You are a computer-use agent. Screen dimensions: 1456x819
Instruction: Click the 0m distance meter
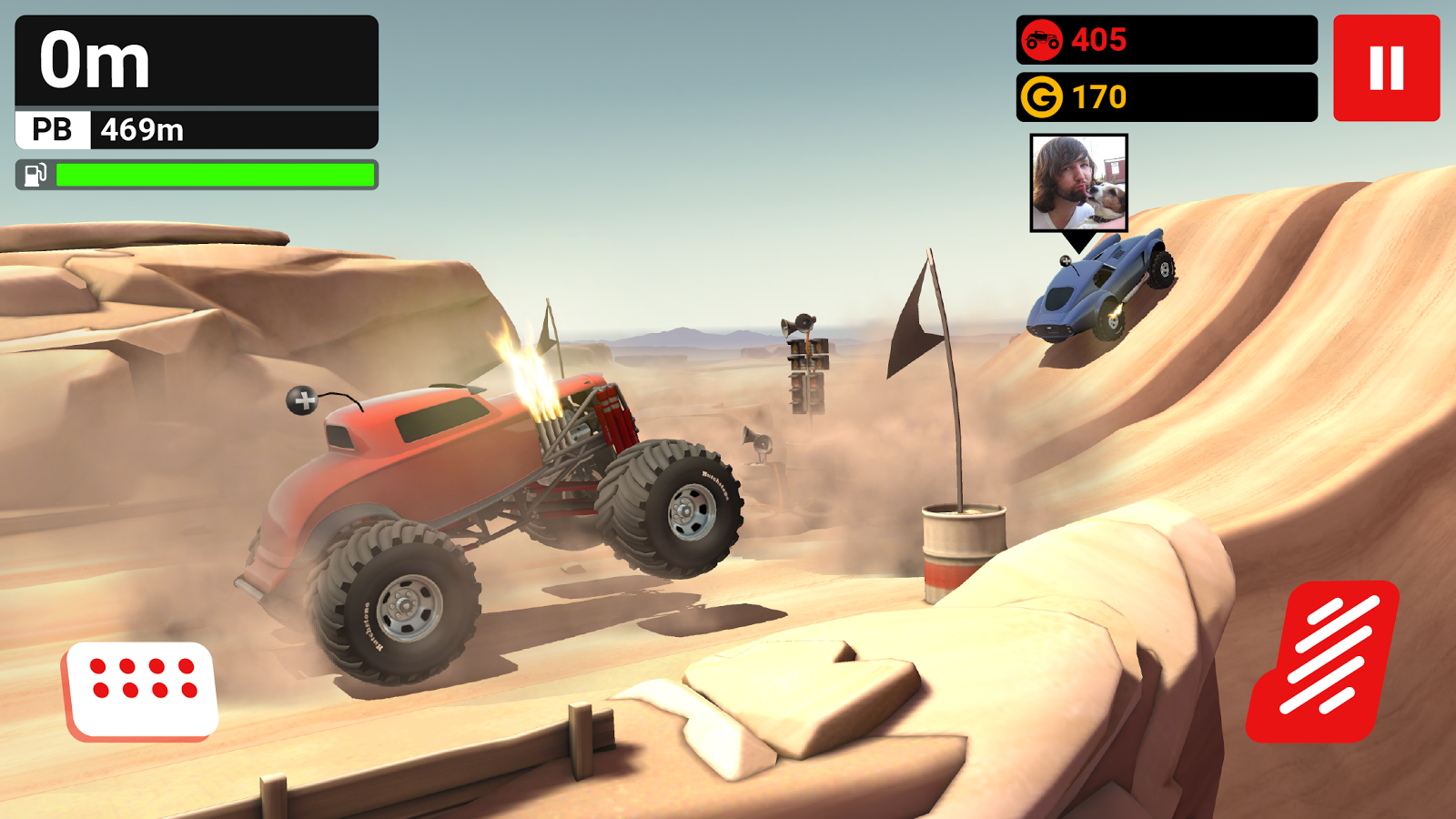(96, 61)
